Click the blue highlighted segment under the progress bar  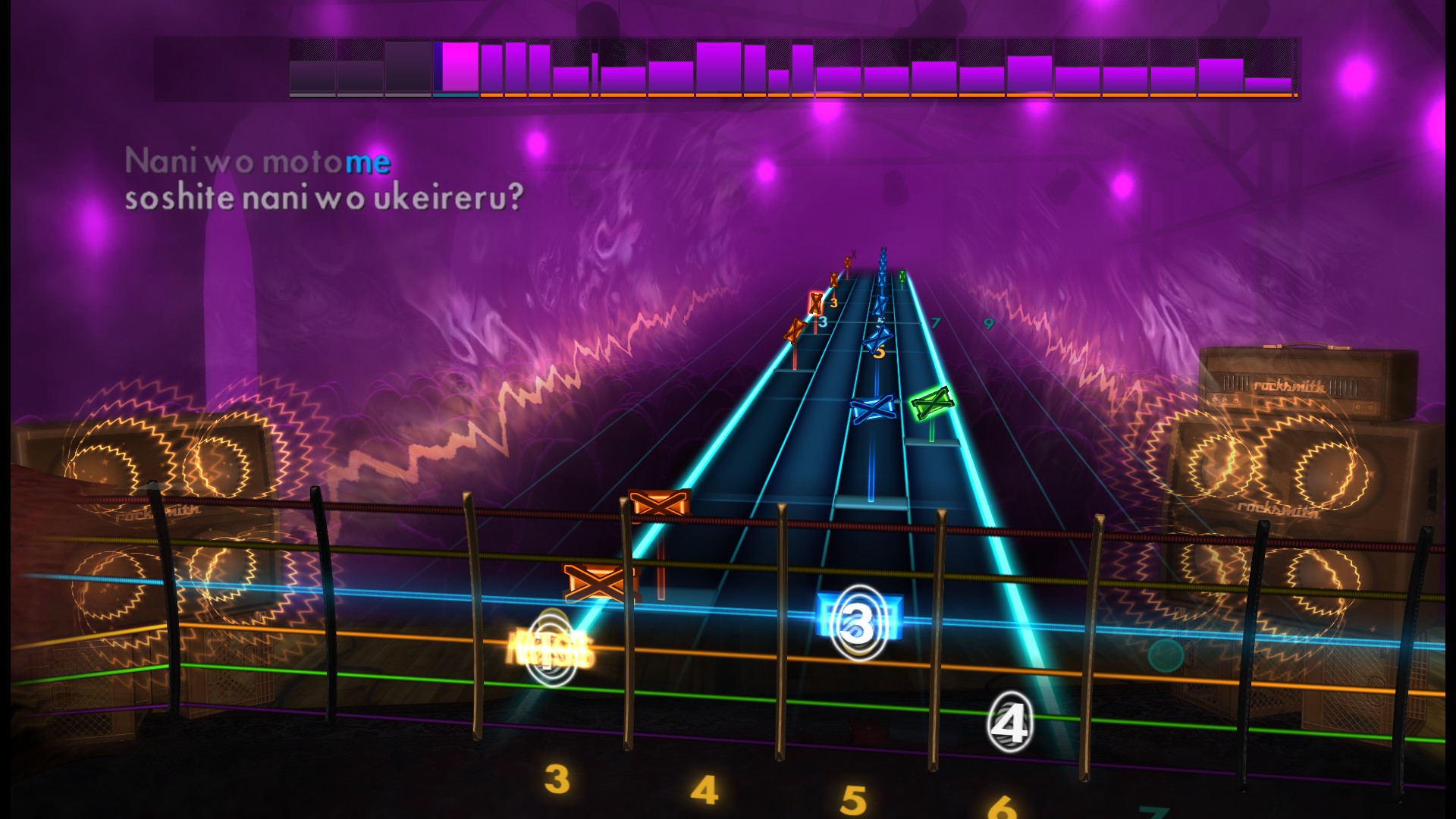[x=455, y=96]
